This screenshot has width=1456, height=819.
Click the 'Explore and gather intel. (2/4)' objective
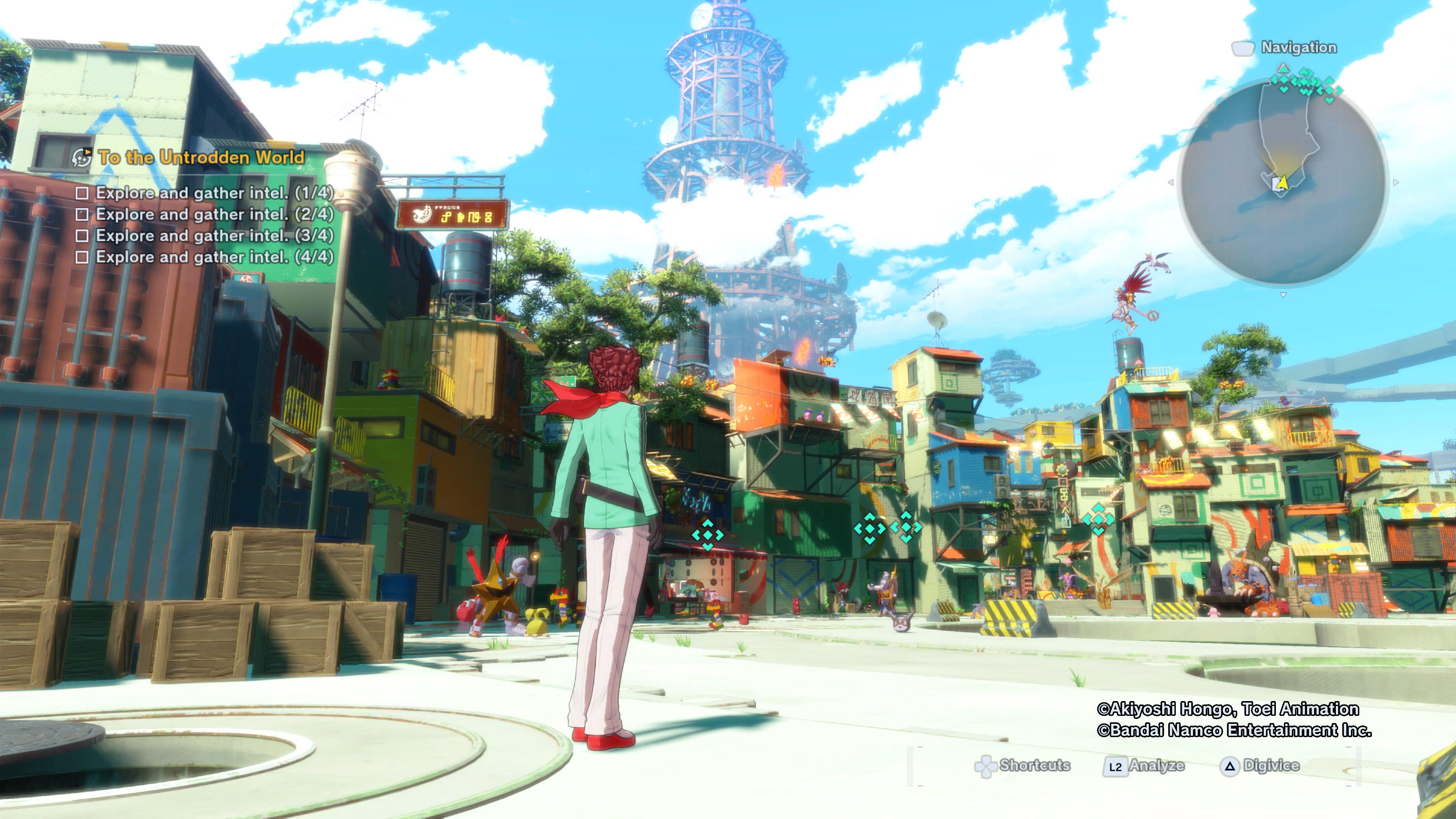click(214, 215)
